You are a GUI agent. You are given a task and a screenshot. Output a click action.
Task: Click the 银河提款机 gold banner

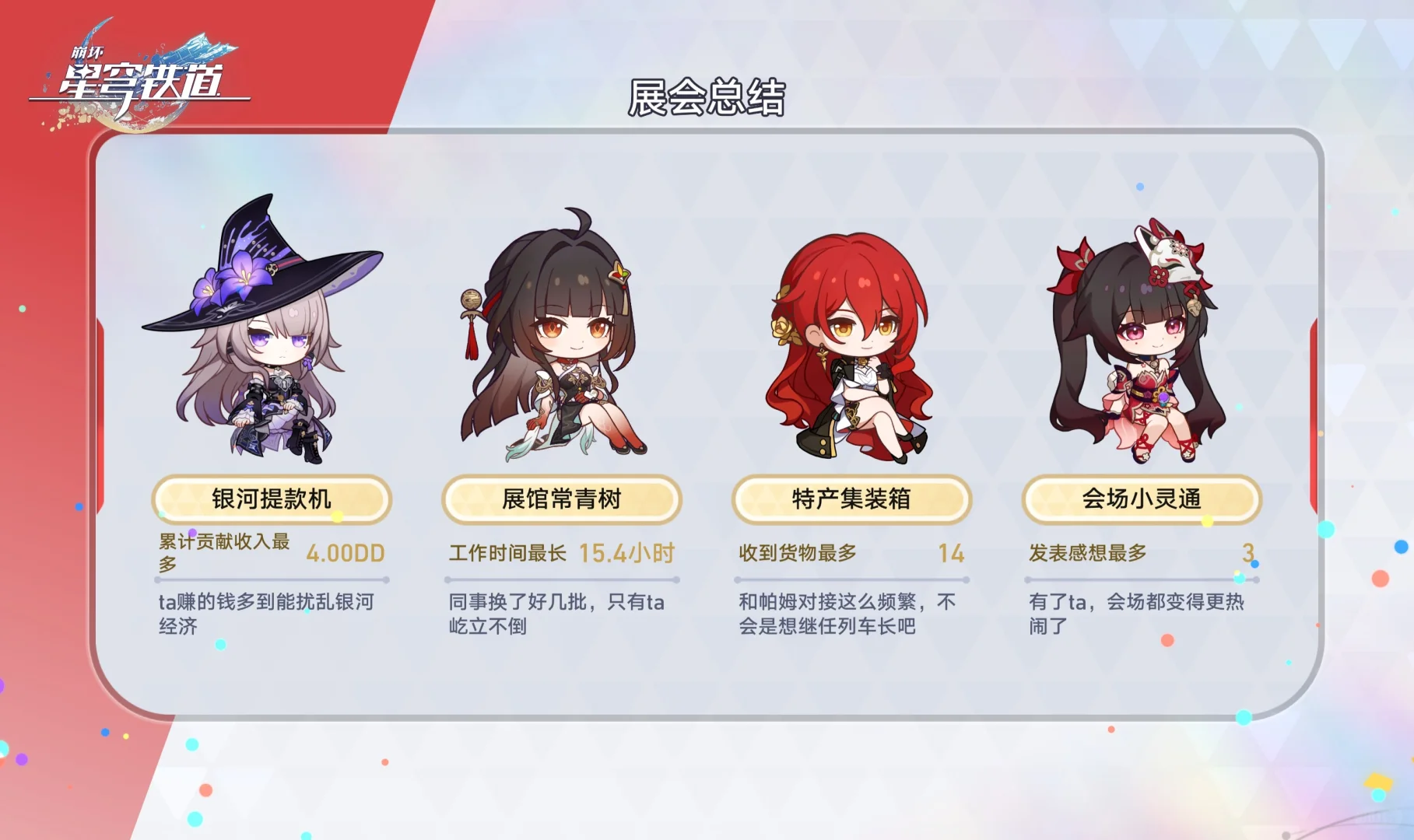pyautogui.click(x=272, y=500)
